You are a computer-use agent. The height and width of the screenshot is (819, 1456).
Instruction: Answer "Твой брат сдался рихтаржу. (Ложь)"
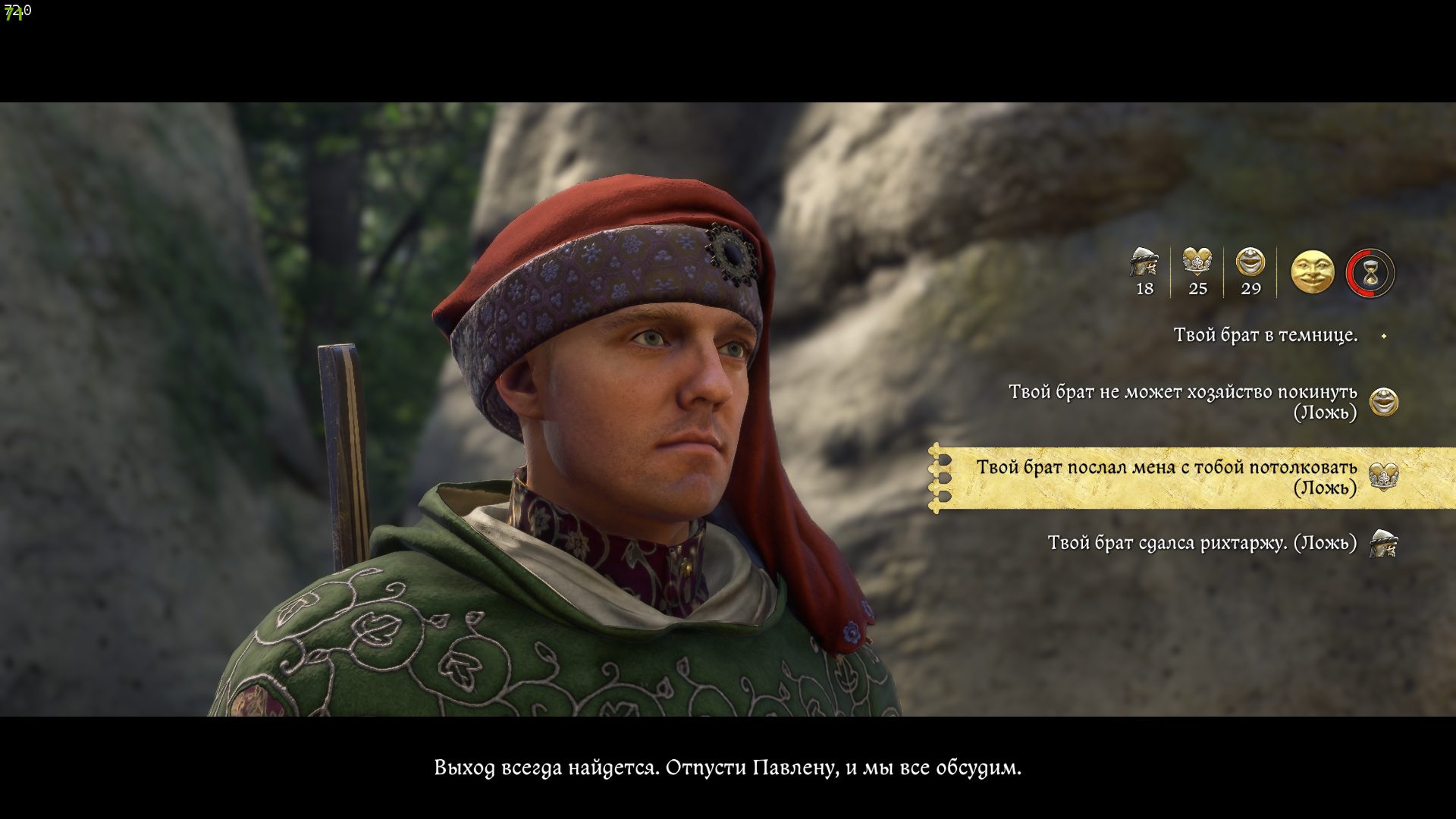point(1202,543)
